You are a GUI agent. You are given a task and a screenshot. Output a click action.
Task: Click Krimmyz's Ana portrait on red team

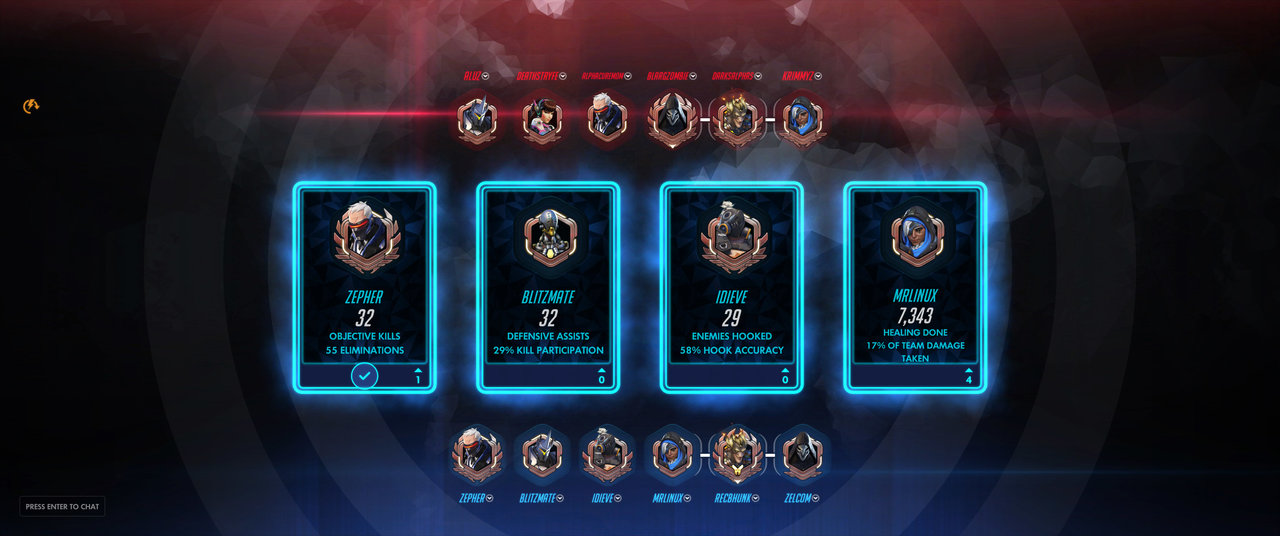tap(799, 120)
